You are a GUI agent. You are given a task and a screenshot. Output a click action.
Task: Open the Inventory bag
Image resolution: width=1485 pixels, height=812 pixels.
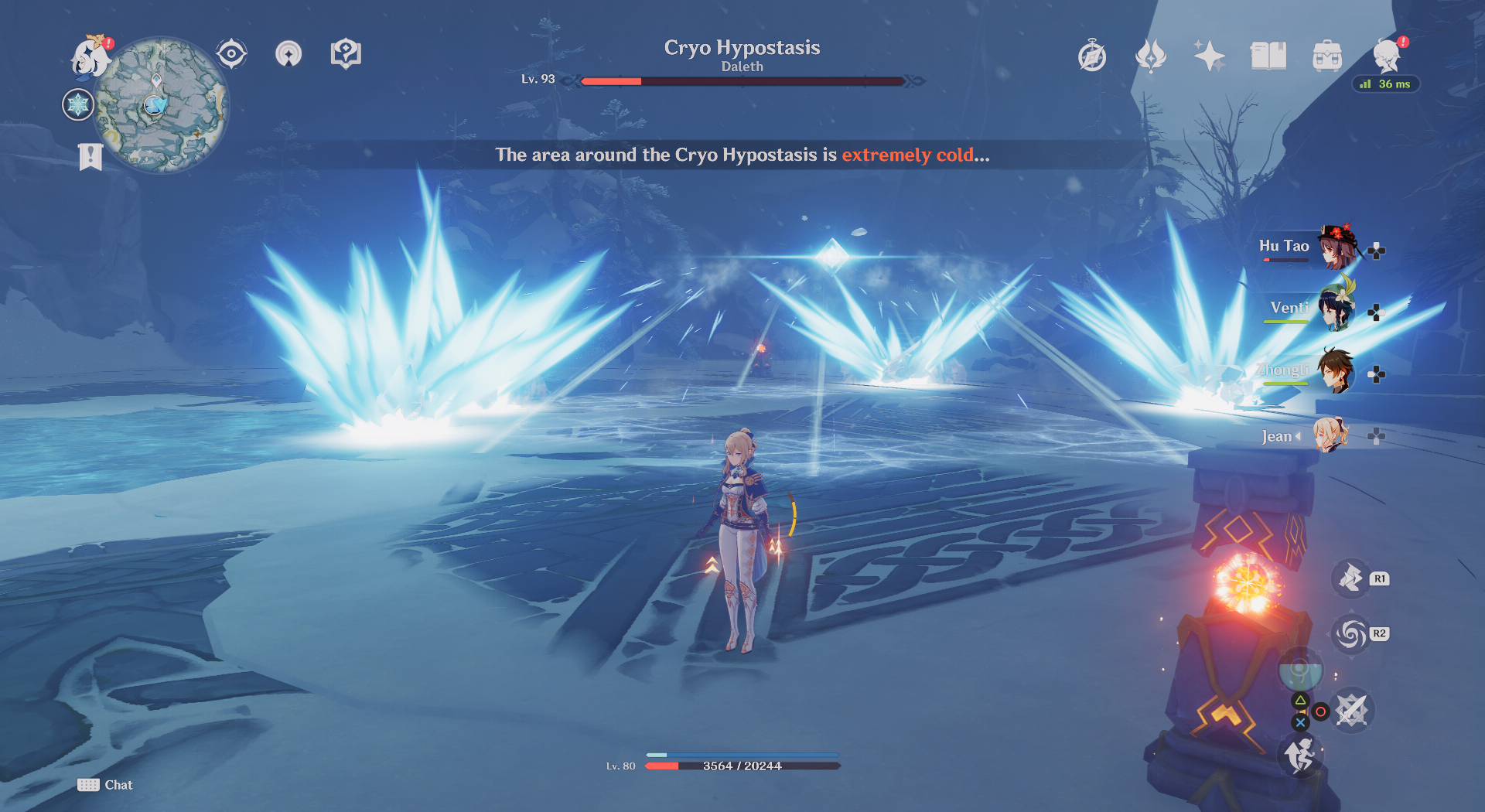pos(1328,56)
